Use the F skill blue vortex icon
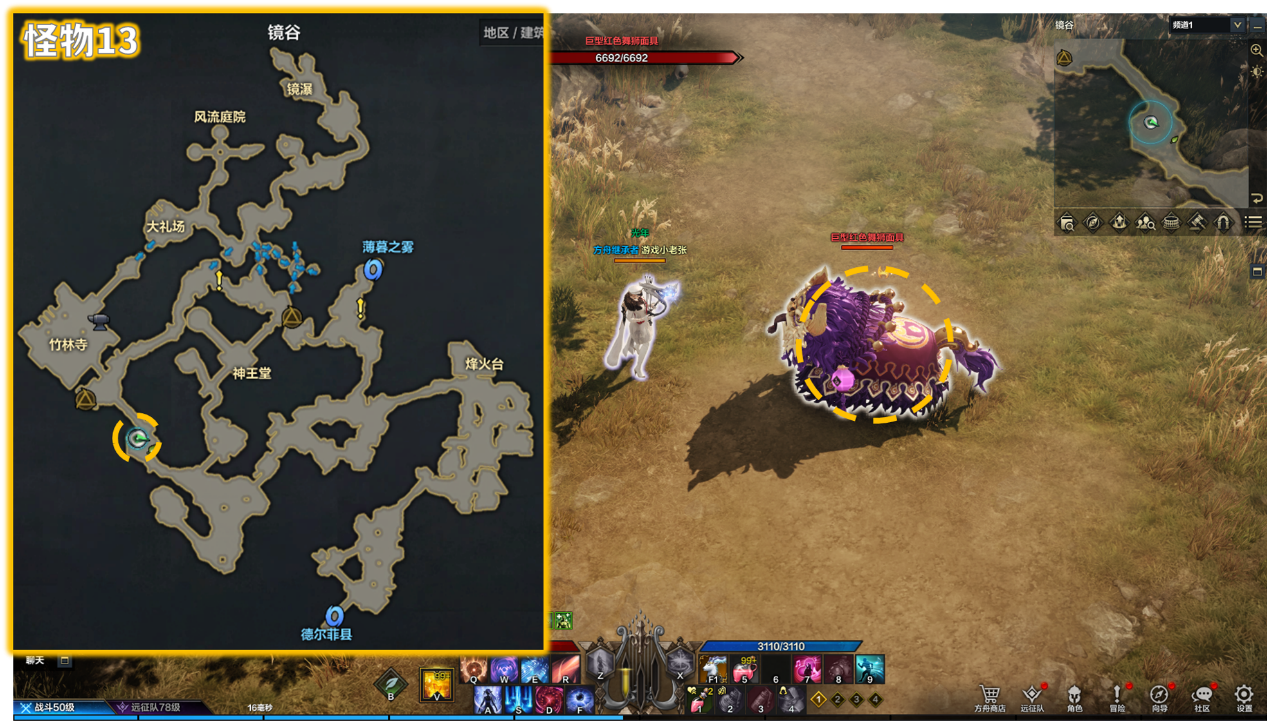 tap(580, 699)
